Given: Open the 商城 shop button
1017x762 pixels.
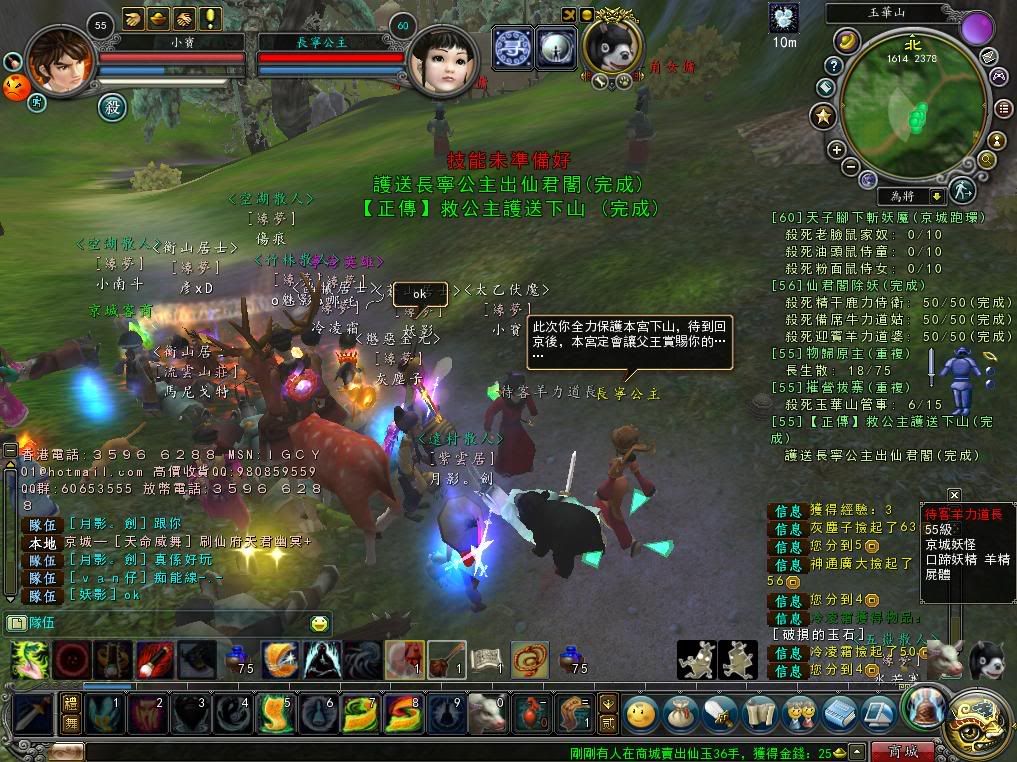Looking at the screenshot, I should pos(902,751).
